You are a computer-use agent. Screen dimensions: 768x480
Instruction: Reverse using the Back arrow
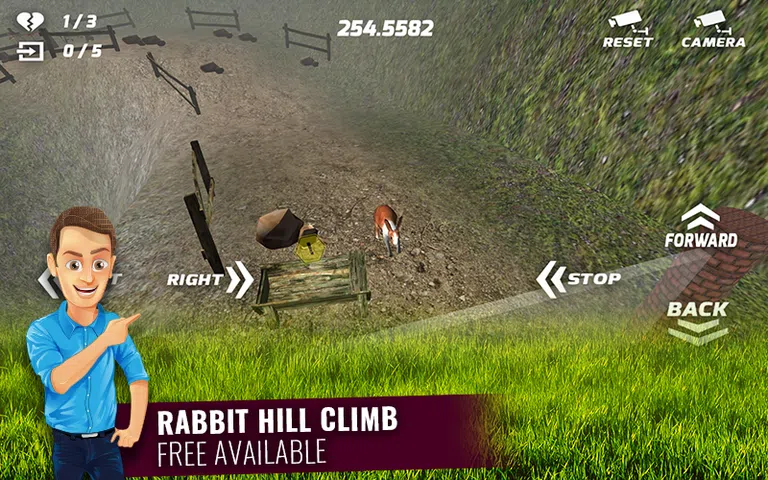pos(698,320)
